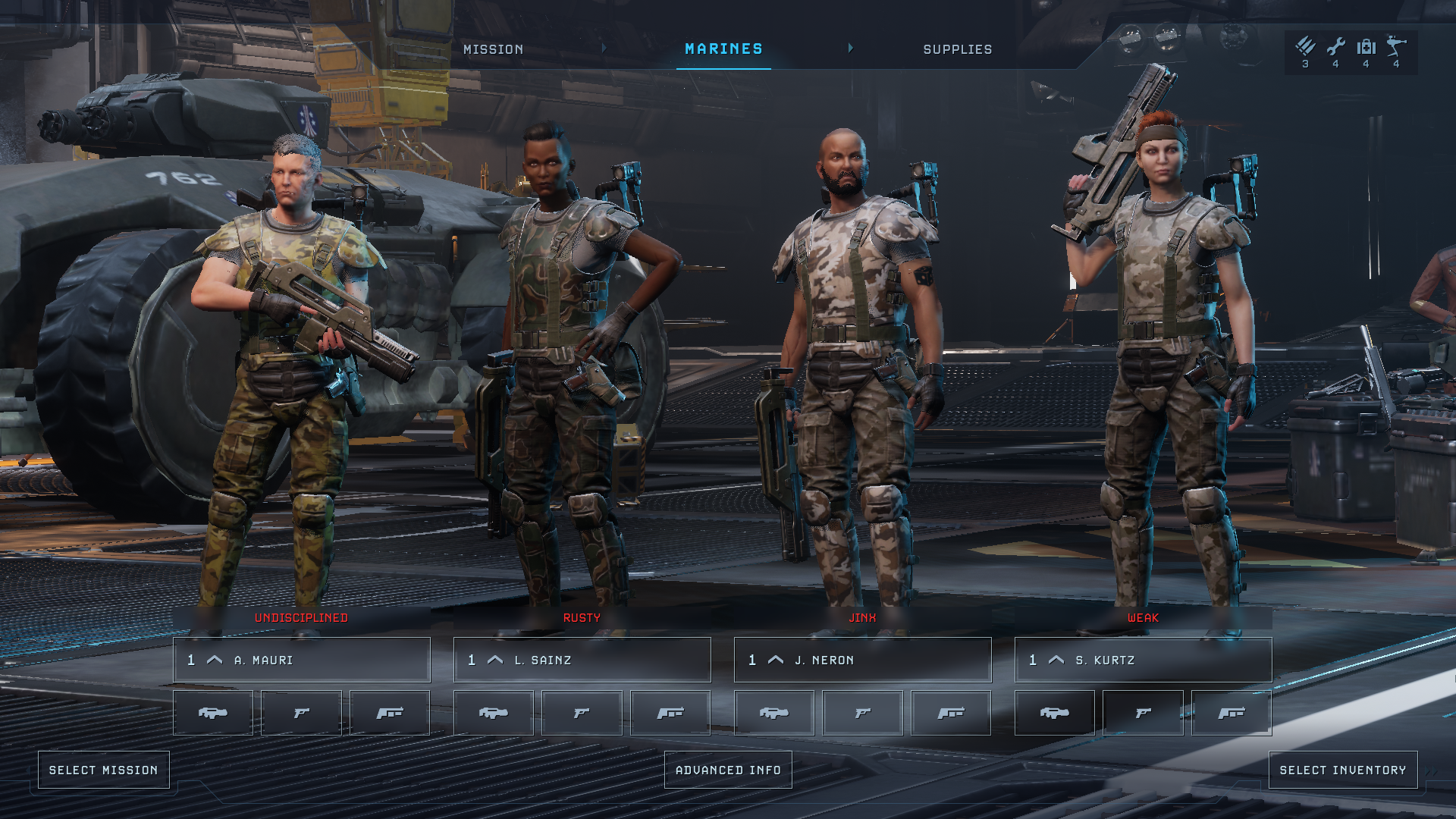1456x819 pixels.
Task: Click S. Kurtz's pistol sidearm slot
Action: pyautogui.click(x=1143, y=713)
